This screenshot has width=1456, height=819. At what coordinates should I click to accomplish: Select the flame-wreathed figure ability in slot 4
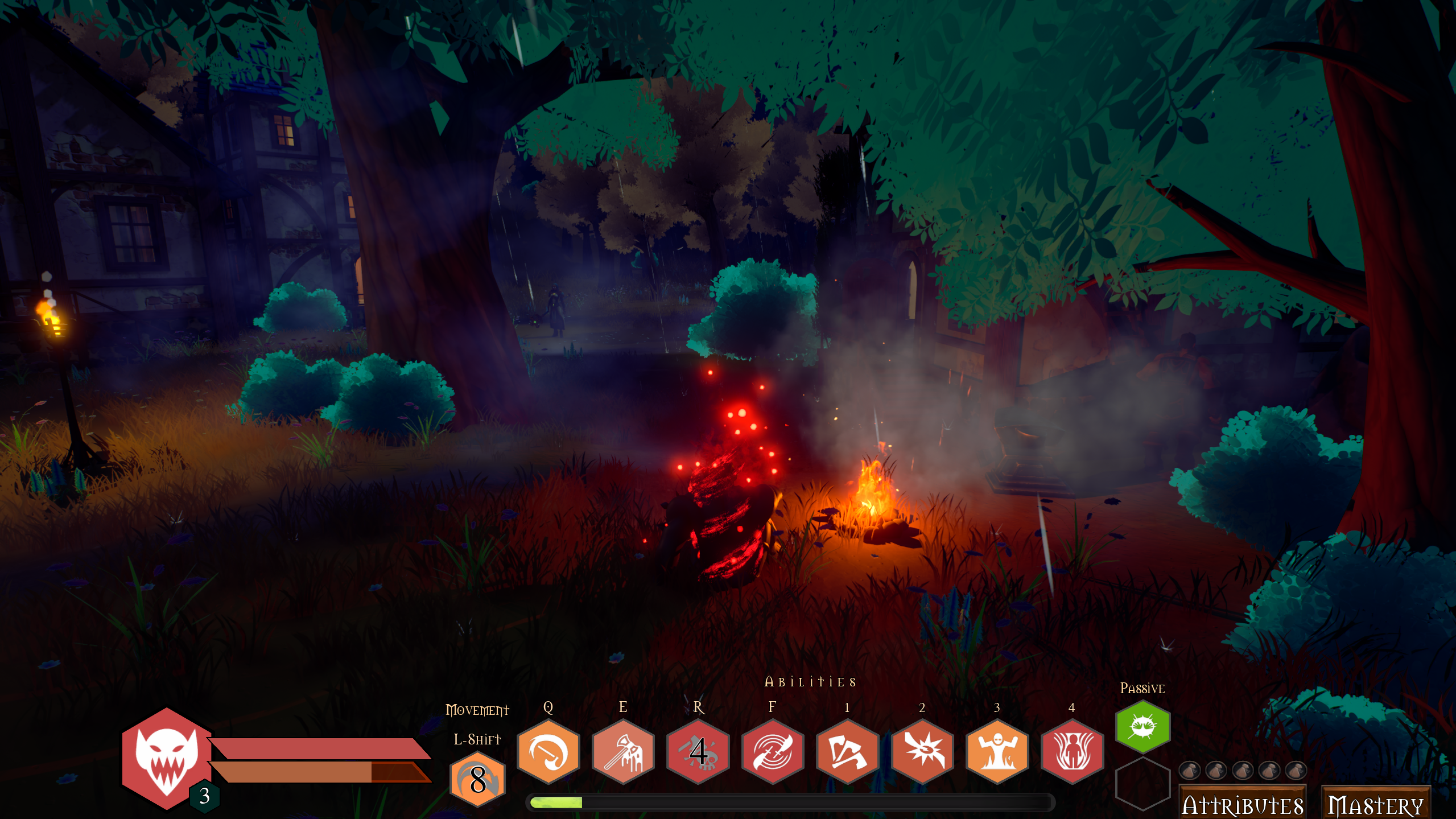[1071, 752]
